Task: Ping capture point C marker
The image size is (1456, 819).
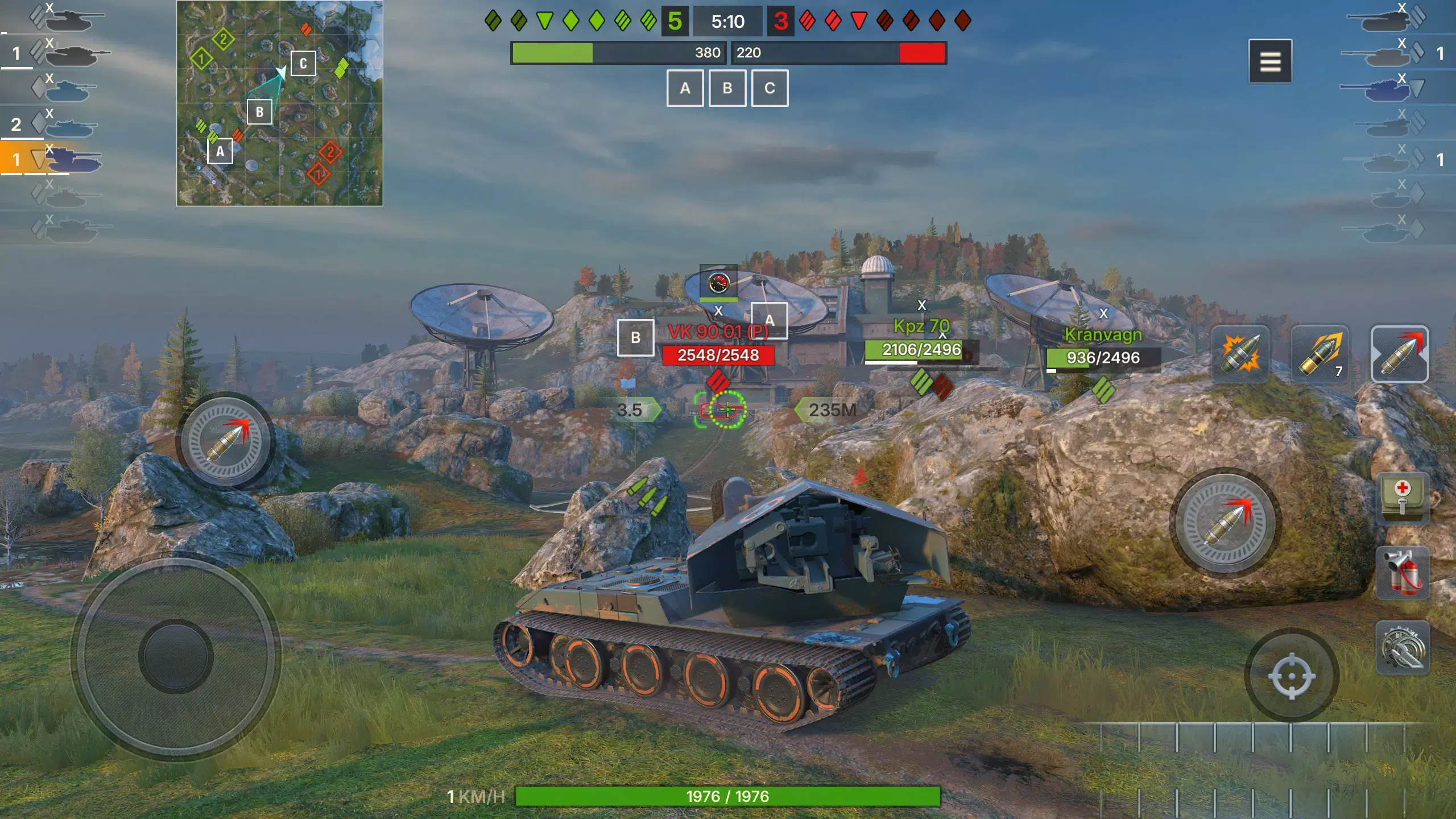Action: tap(770, 88)
